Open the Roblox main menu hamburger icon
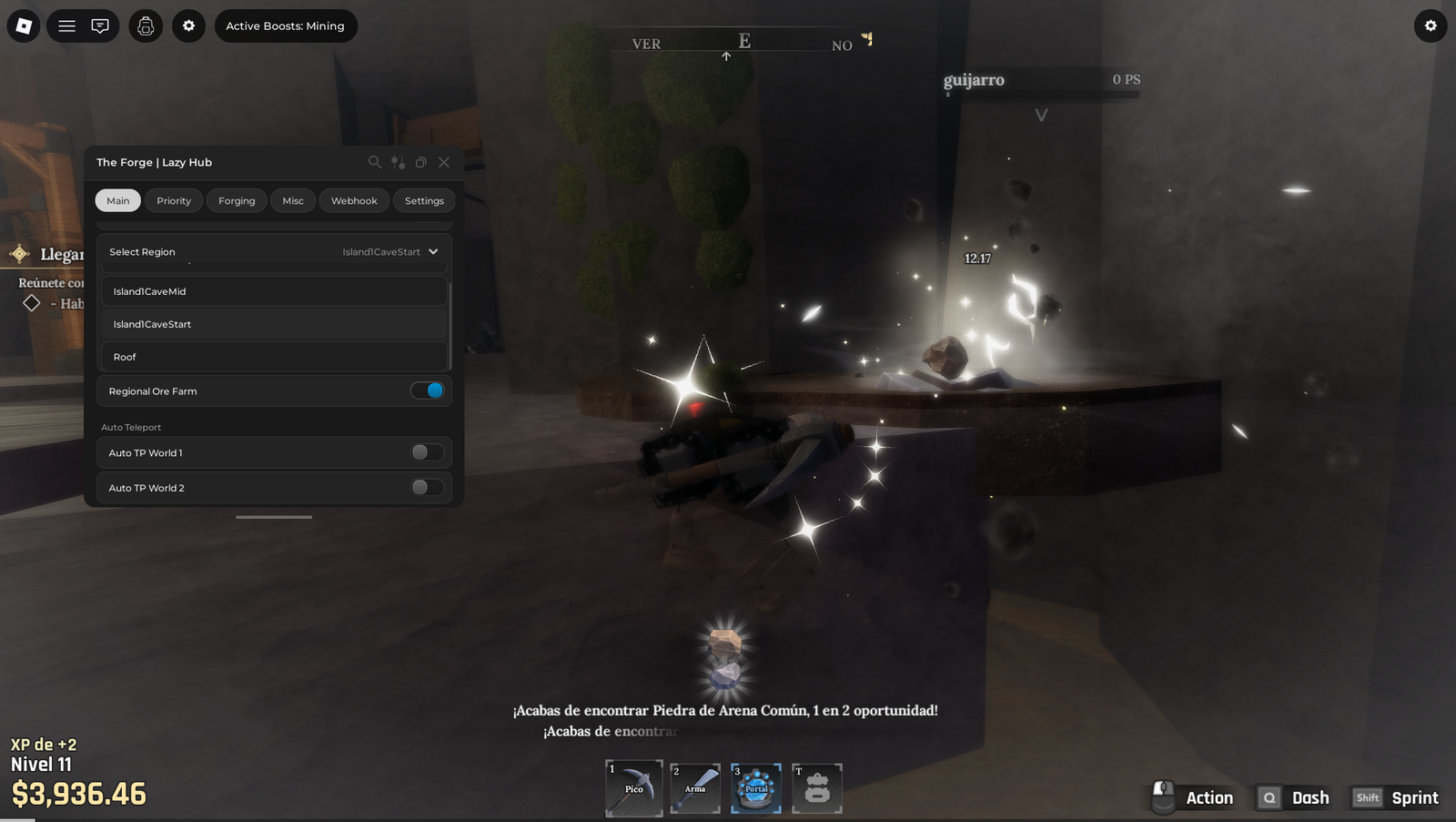This screenshot has width=1456, height=822. coord(66,25)
